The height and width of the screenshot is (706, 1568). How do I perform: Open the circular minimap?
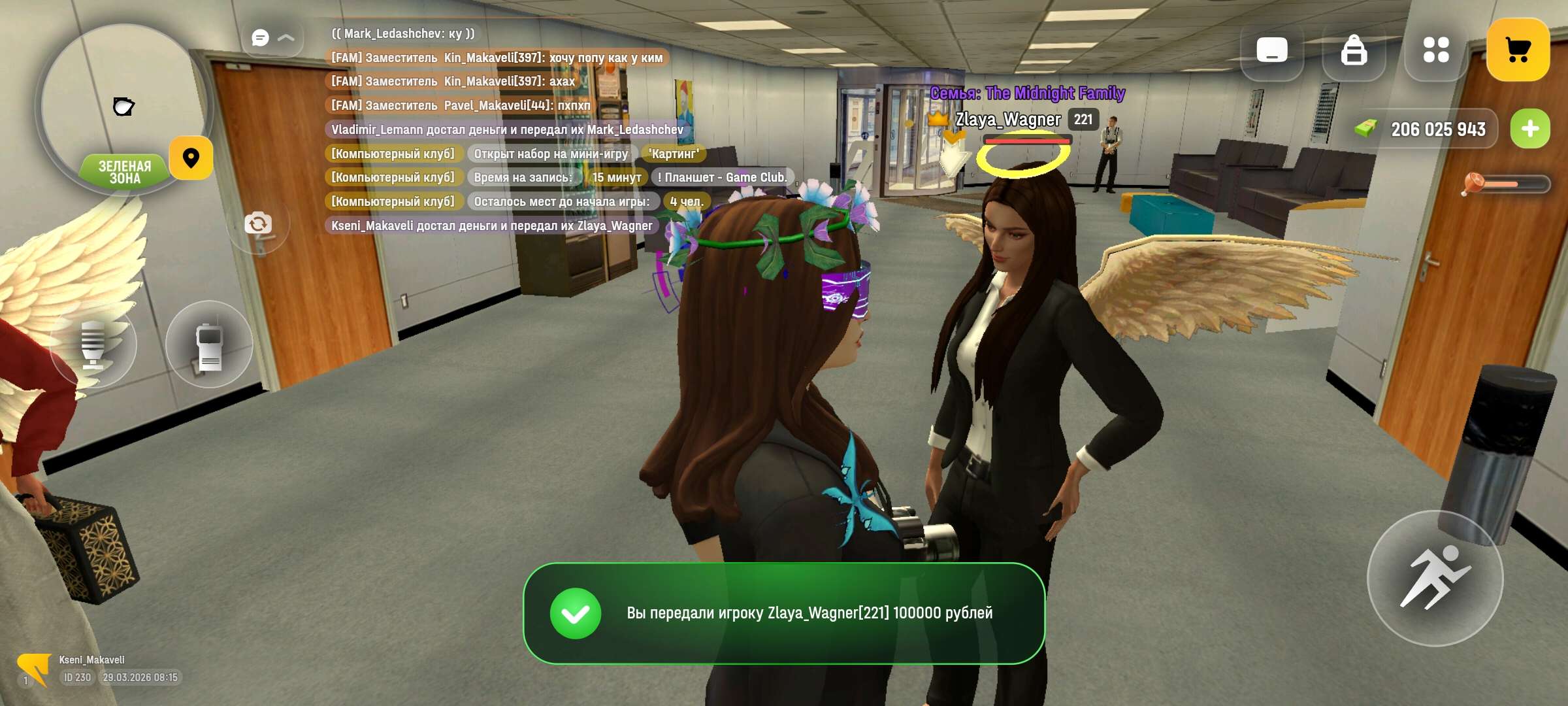(x=123, y=105)
